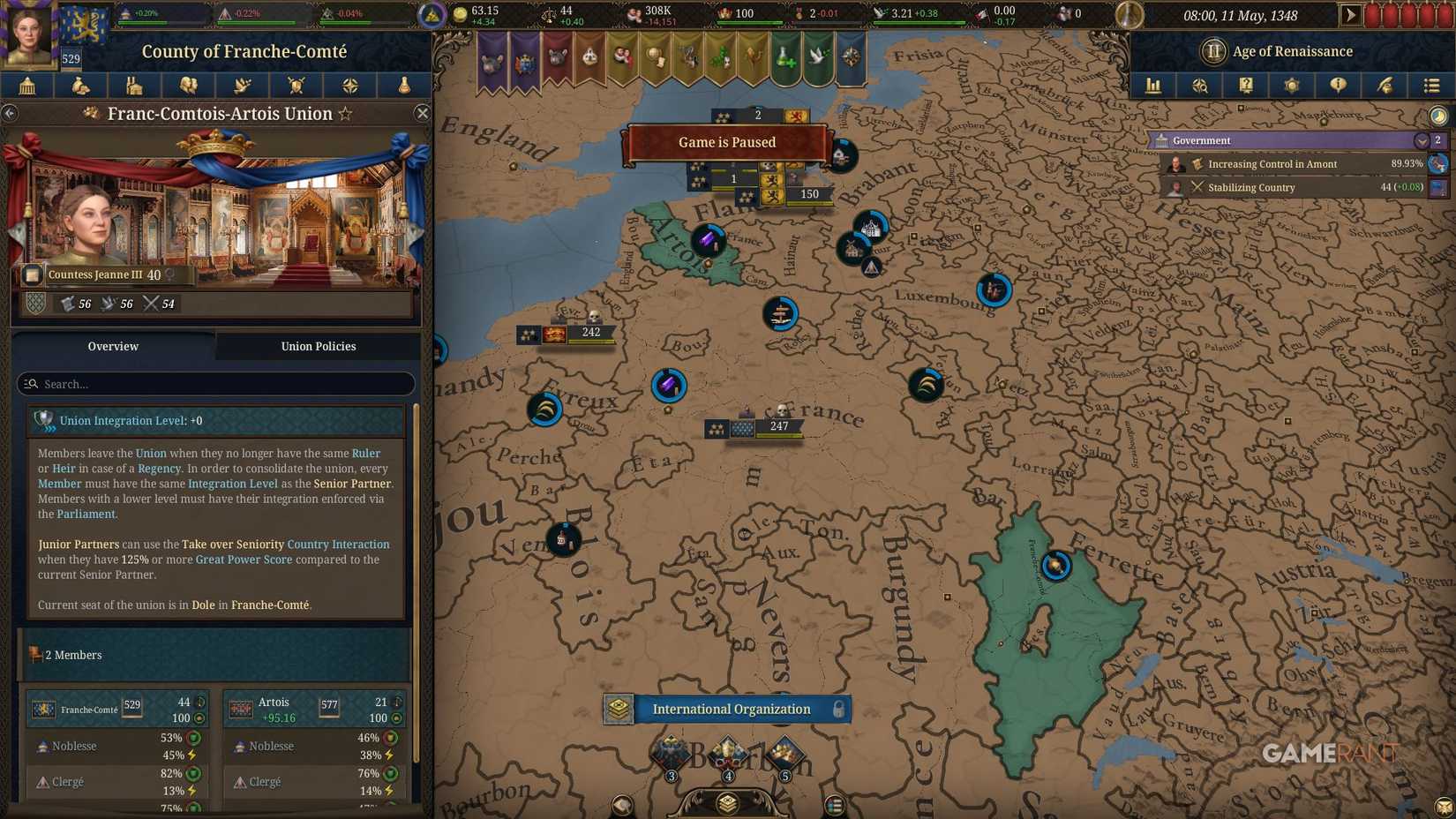
Task: Click the magnifying glass map search icon
Action: [x=1200, y=86]
